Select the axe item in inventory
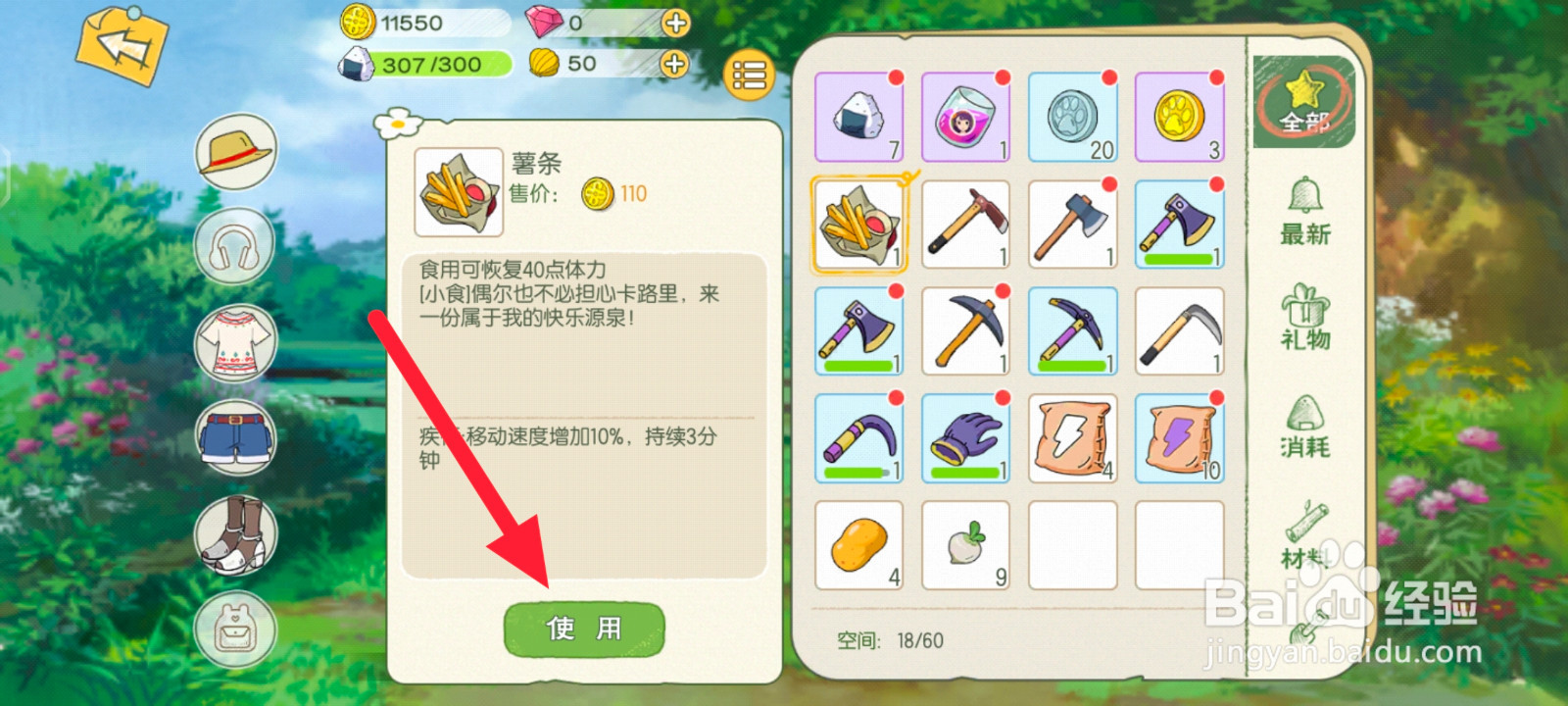The height and width of the screenshot is (706, 1568). click(x=1071, y=223)
